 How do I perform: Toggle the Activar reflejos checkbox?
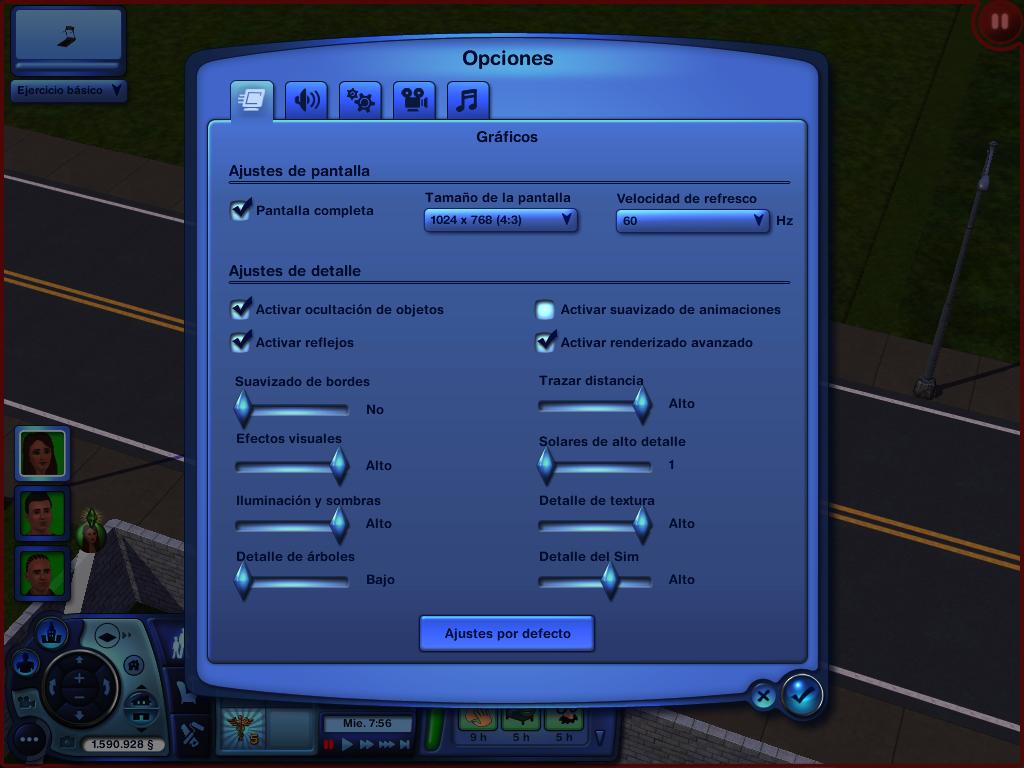coord(241,342)
